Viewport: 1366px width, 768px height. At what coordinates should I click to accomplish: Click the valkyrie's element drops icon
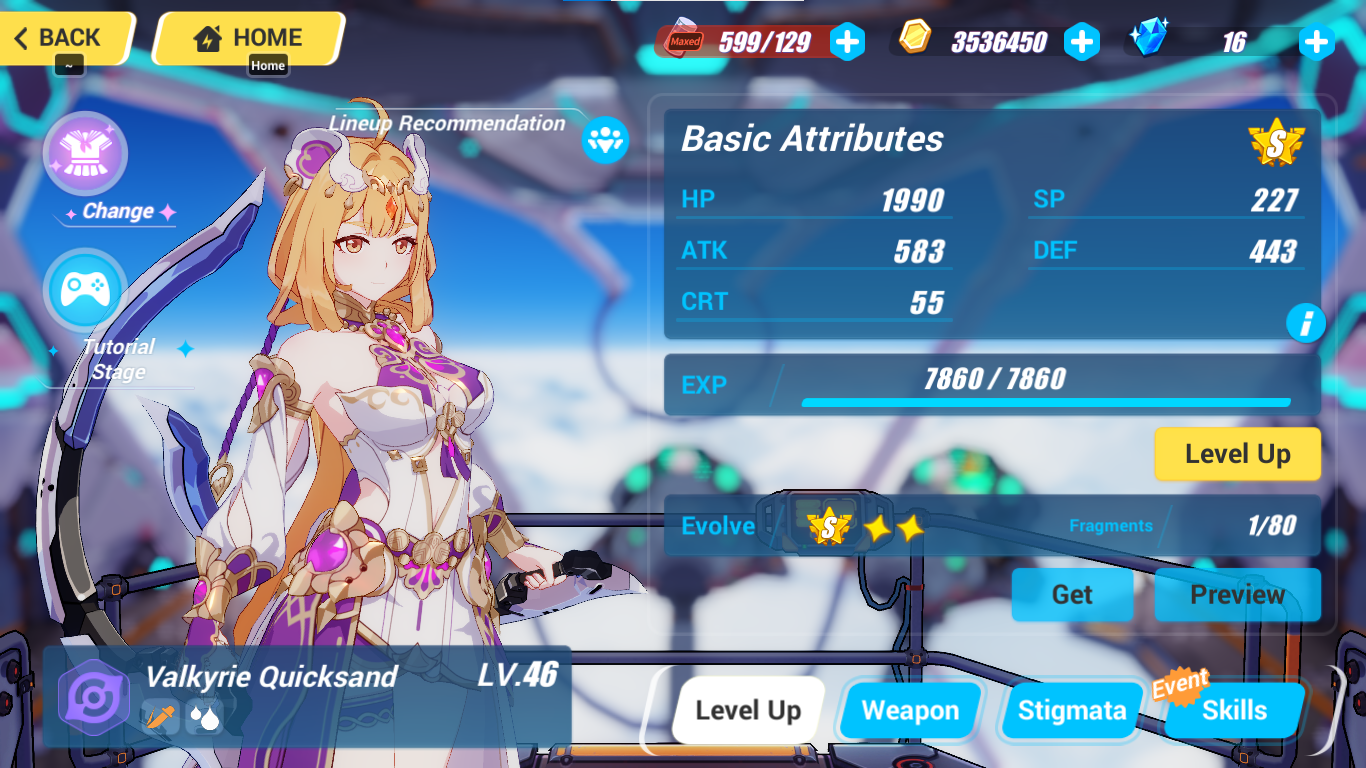(205, 717)
